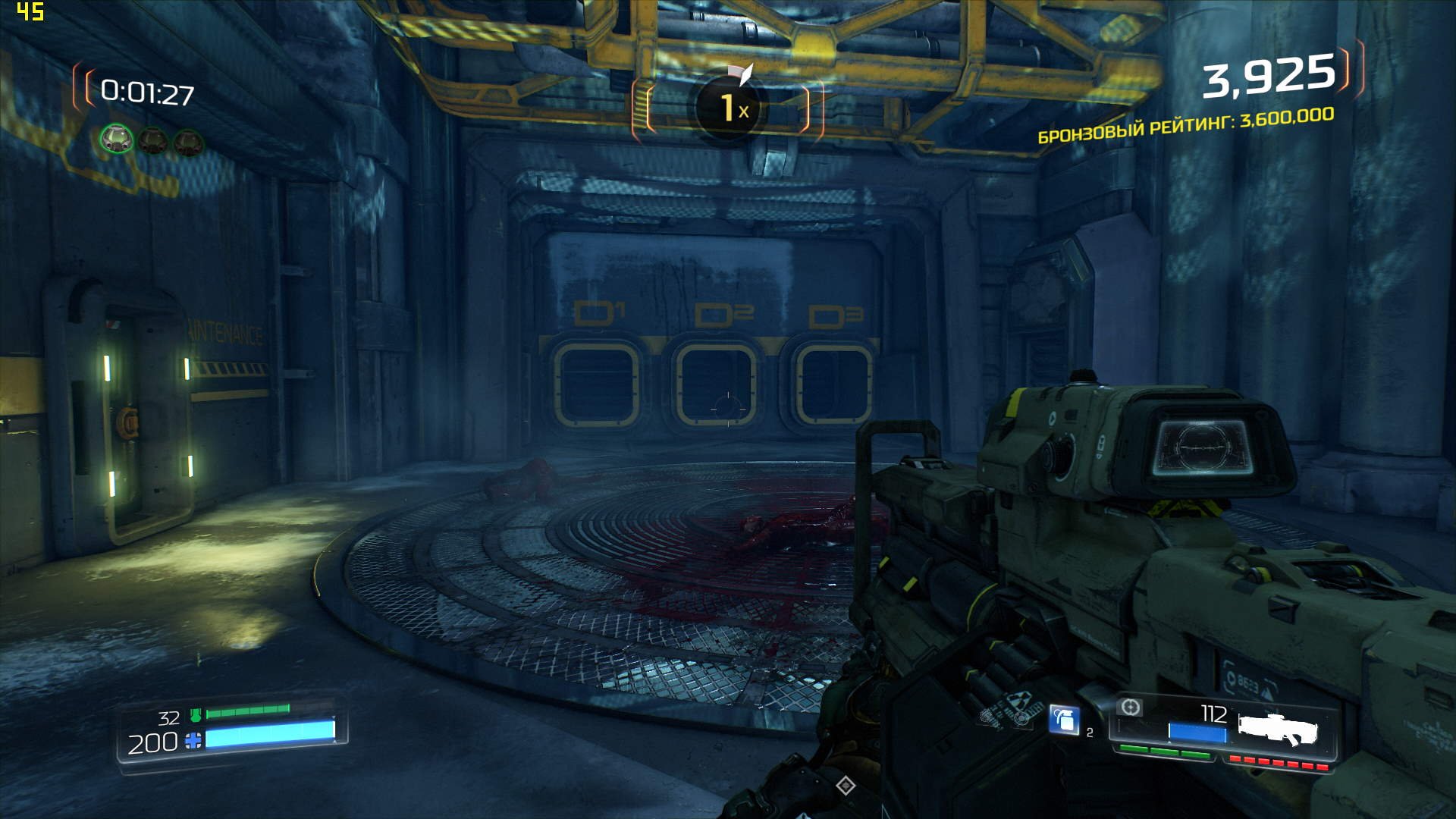Click the armor icon beside the green bar
This screenshot has height=819, width=1456.
(196, 714)
